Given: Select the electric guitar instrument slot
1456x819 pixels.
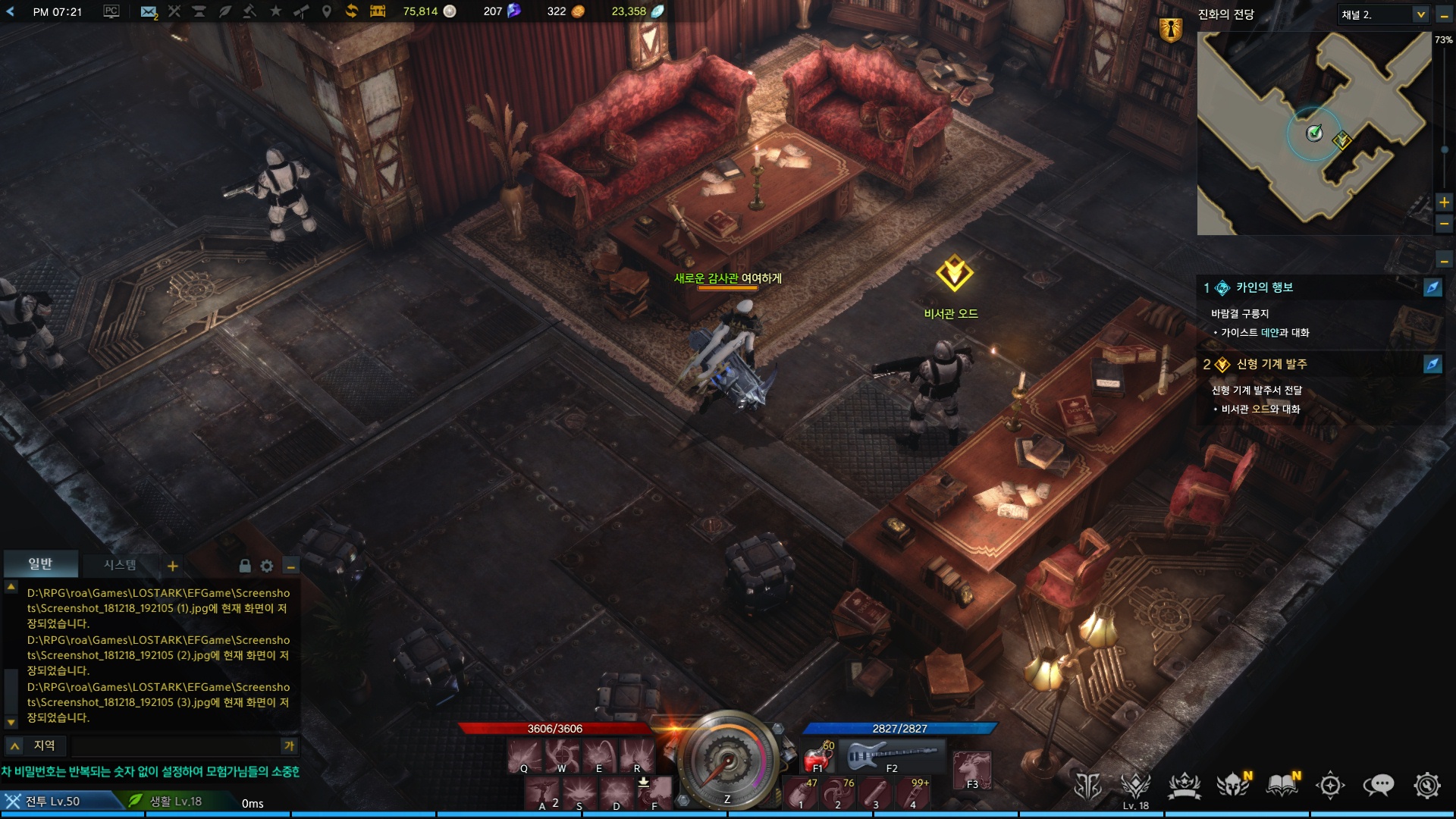Looking at the screenshot, I should [x=893, y=755].
